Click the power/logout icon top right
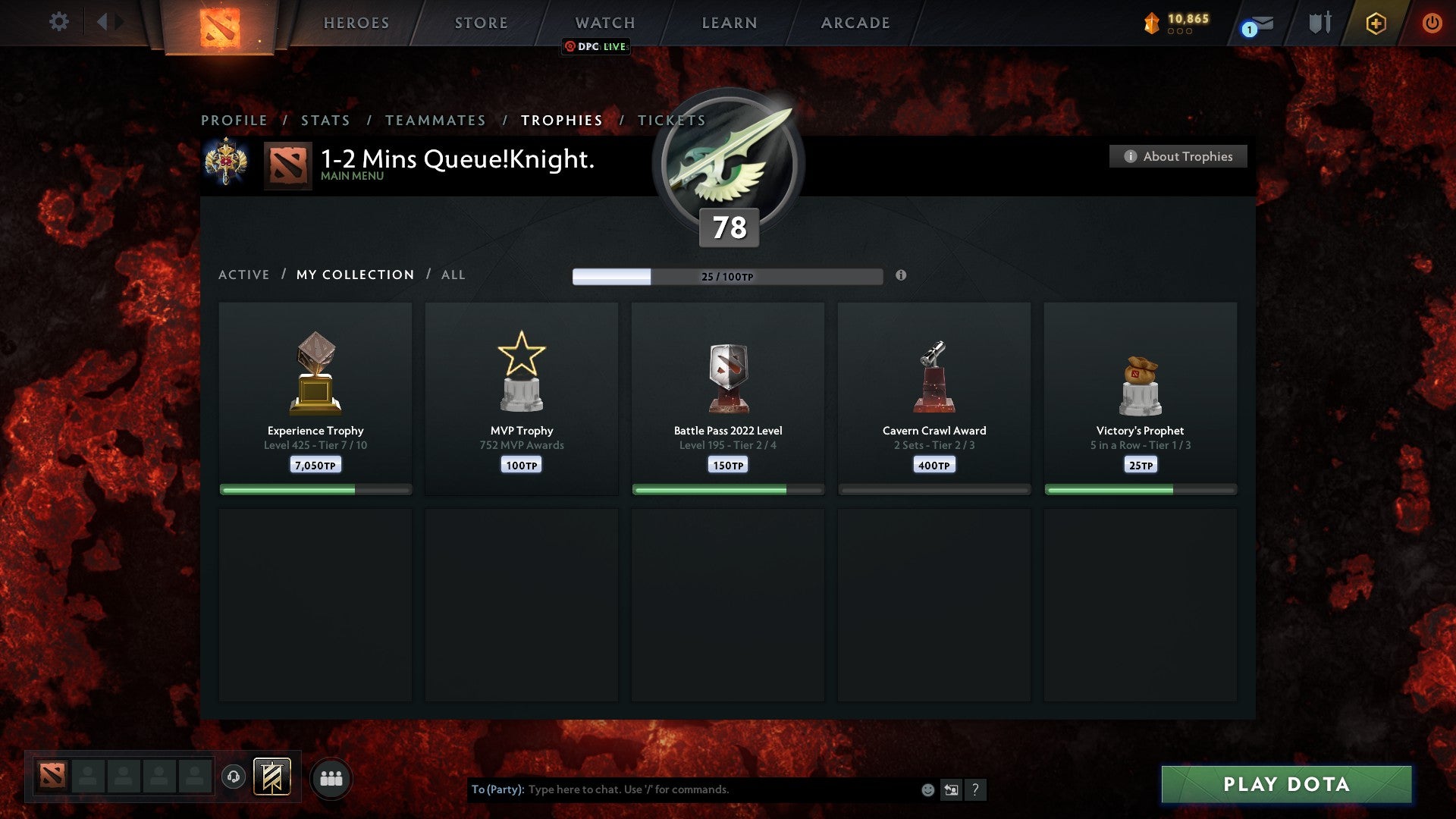The image size is (1456, 819). pyautogui.click(x=1432, y=23)
